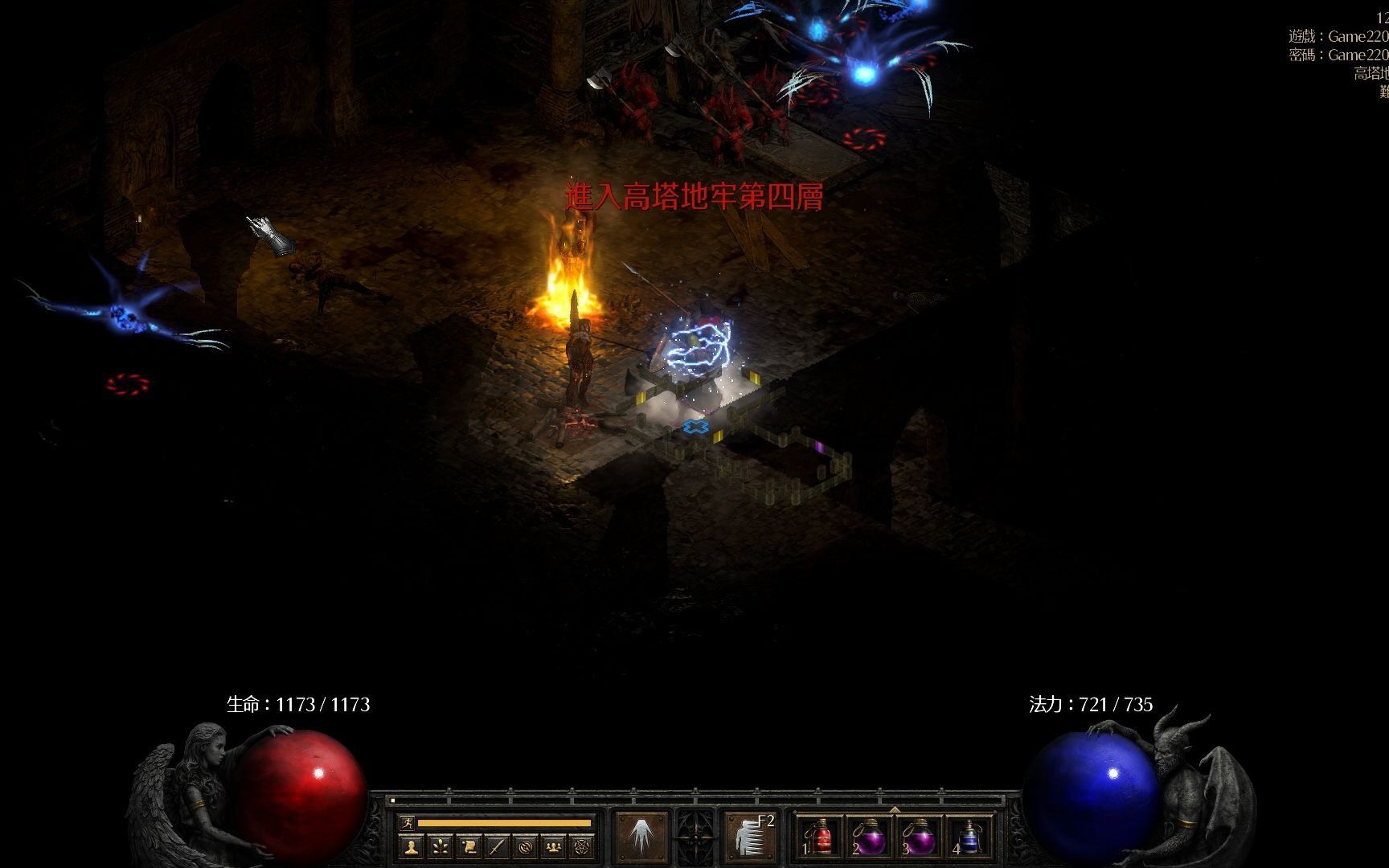The width and height of the screenshot is (1389, 868).
Task: Toggle the run/walk running-man icon
Action: (x=408, y=823)
